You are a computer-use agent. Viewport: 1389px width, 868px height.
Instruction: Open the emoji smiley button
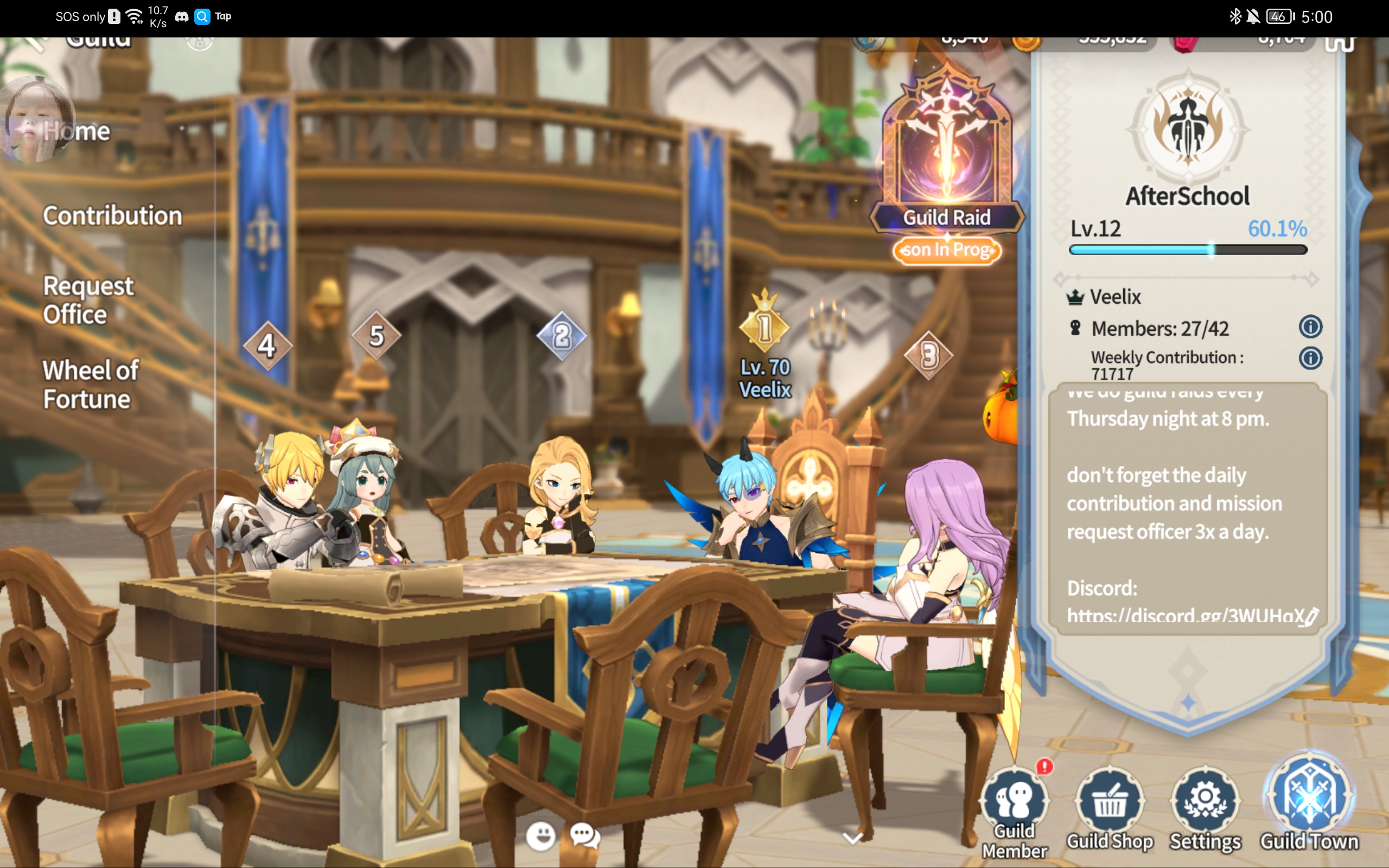(x=540, y=836)
